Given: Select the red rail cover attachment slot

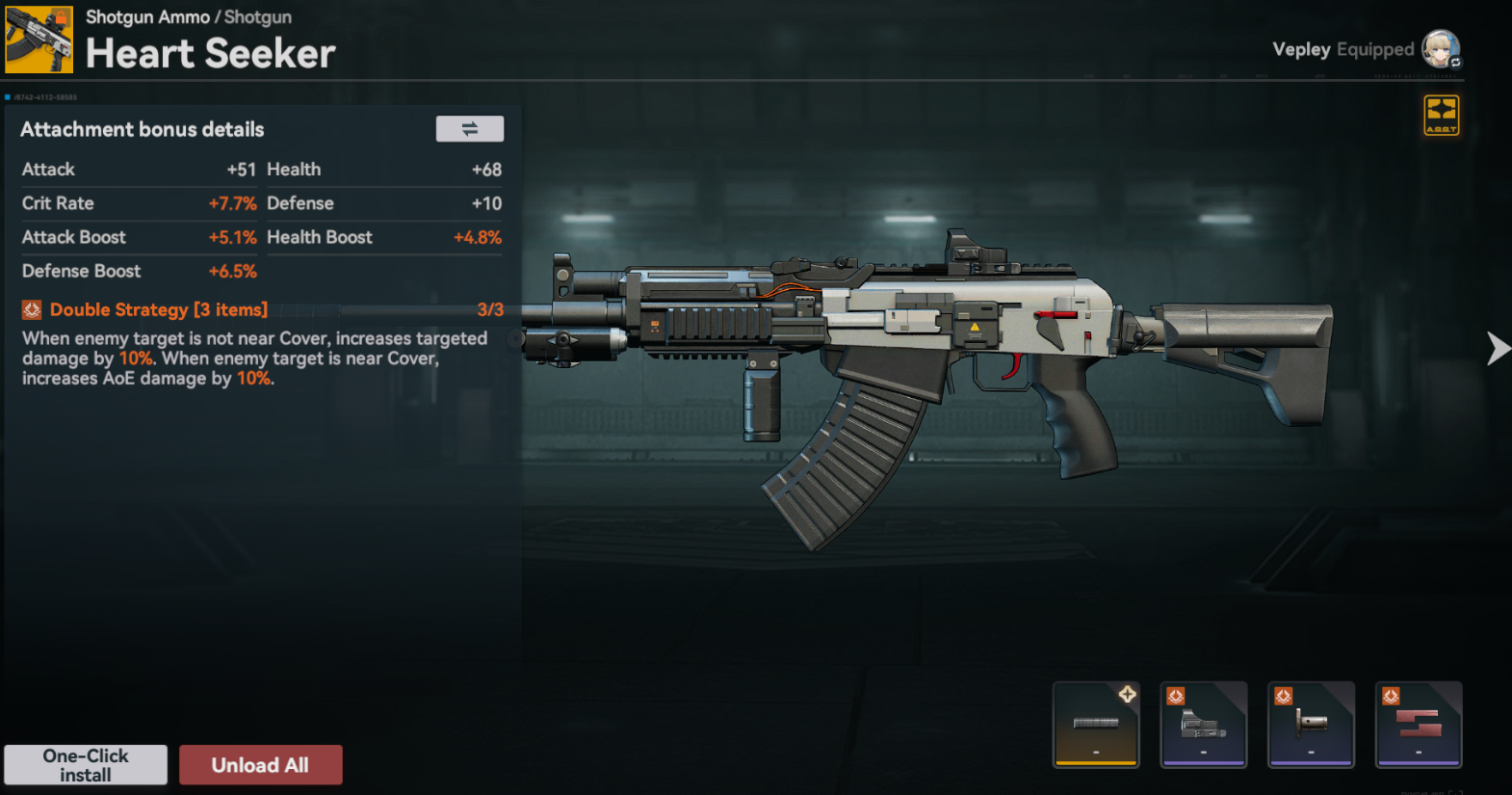Looking at the screenshot, I should click(x=1419, y=725).
